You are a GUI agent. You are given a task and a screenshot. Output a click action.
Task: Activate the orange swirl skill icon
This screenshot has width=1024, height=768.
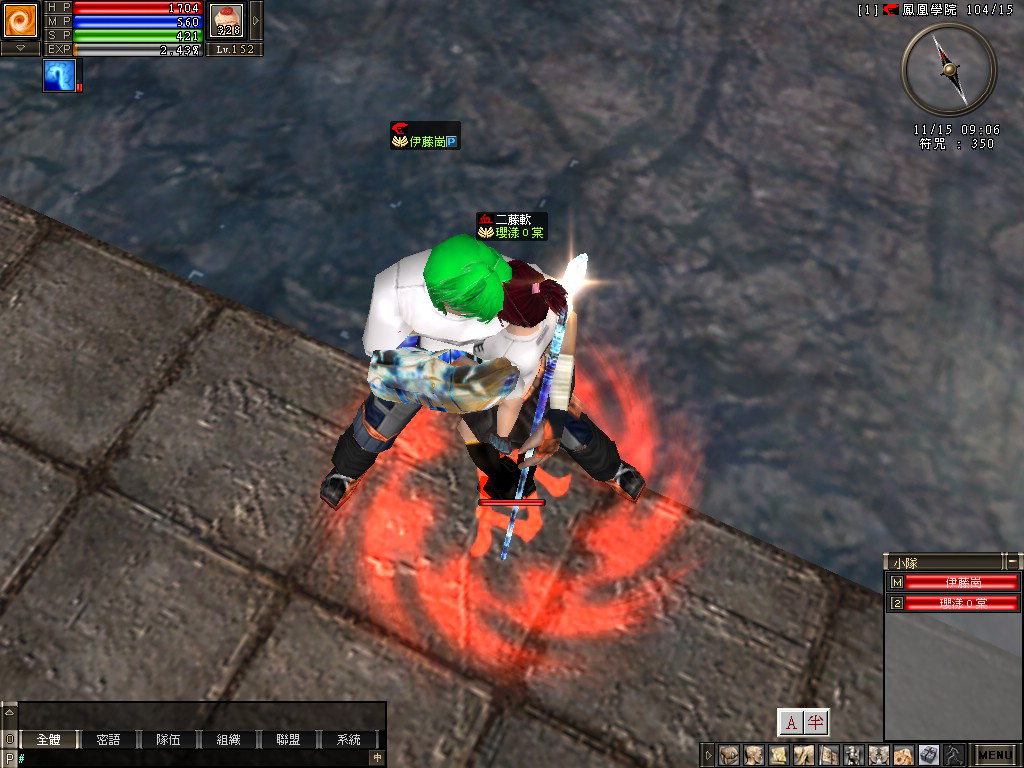tap(20, 20)
